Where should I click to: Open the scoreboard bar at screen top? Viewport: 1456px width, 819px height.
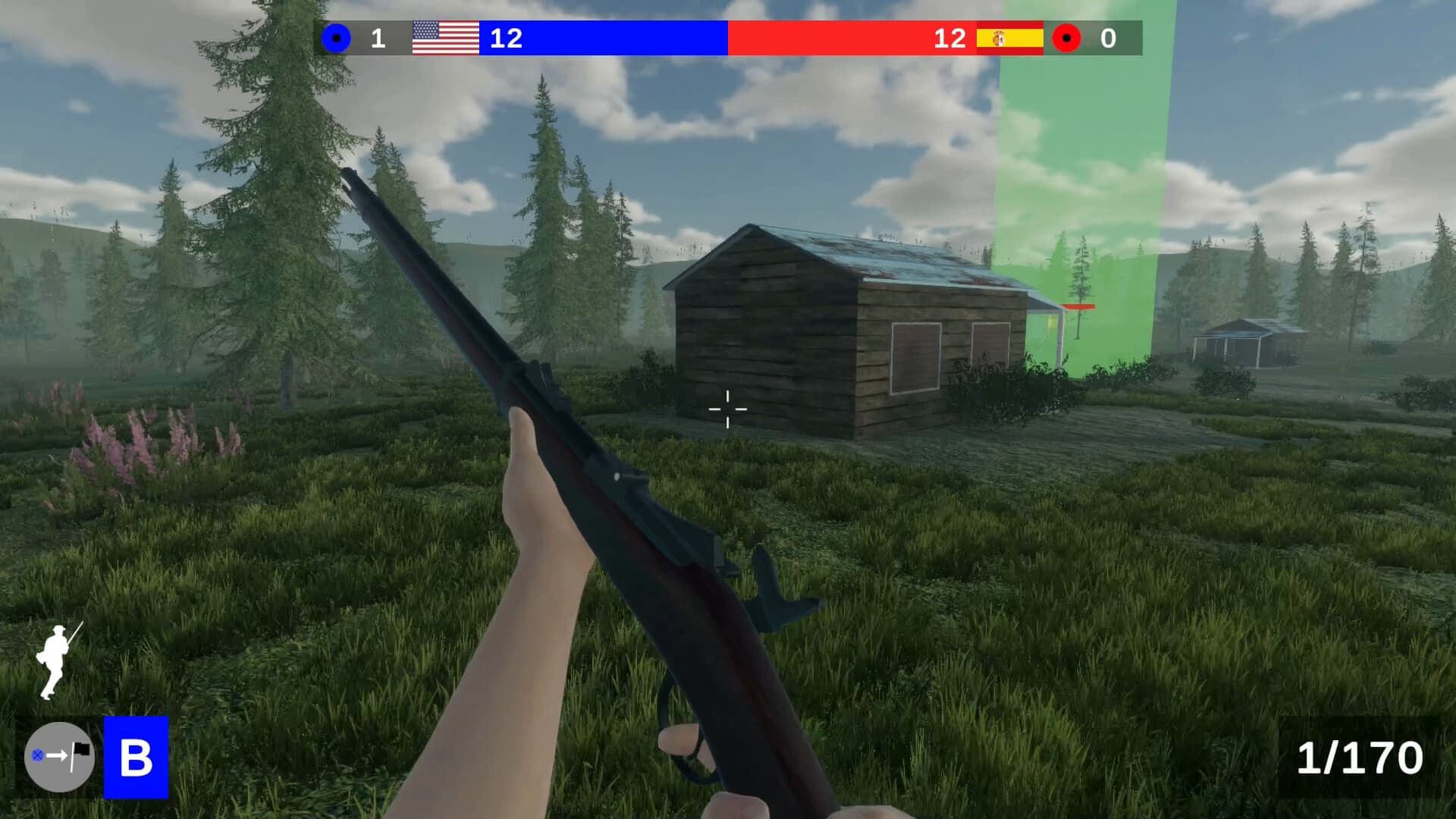(x=728, y=37)
